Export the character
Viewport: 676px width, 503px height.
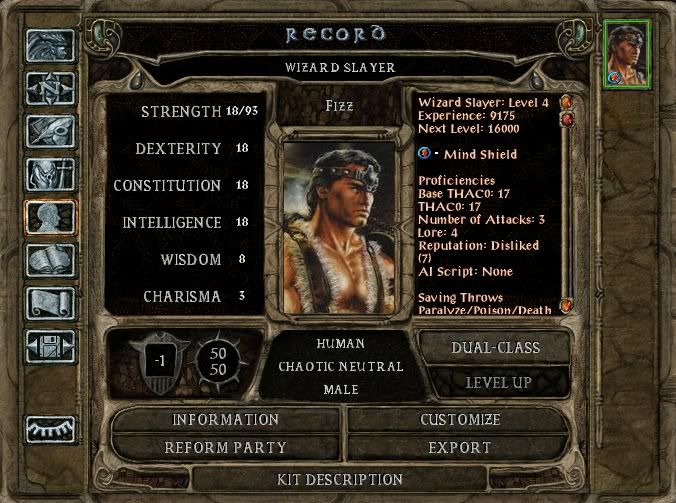459,447
